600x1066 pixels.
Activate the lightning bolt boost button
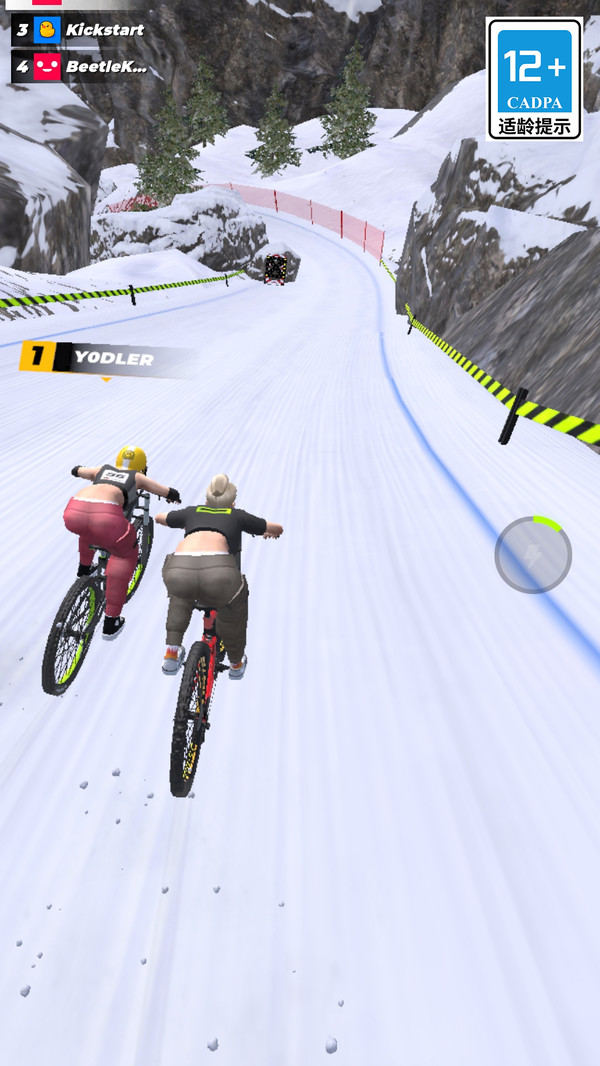coord(533,554)
